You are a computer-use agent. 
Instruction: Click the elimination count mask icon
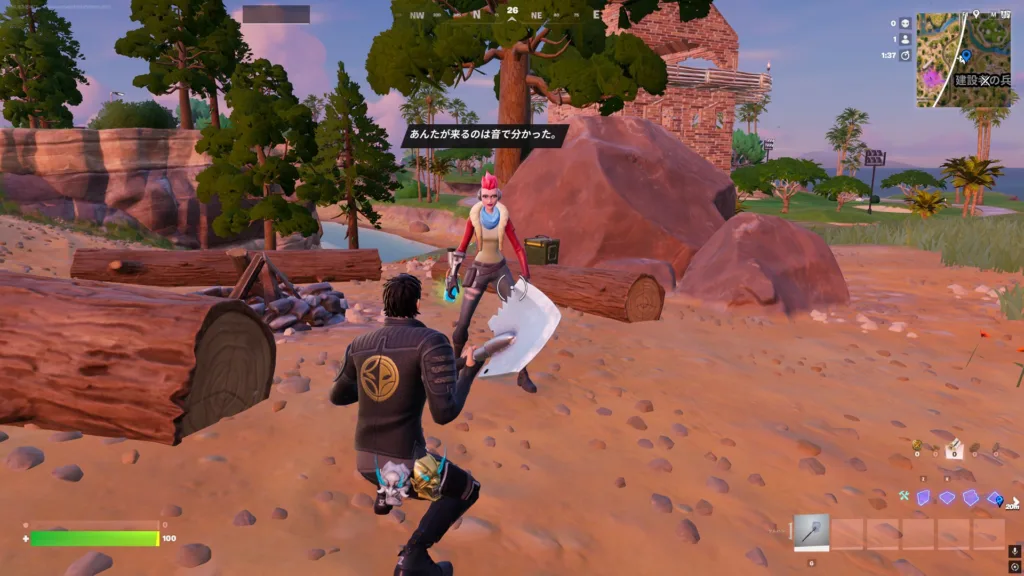905,22
